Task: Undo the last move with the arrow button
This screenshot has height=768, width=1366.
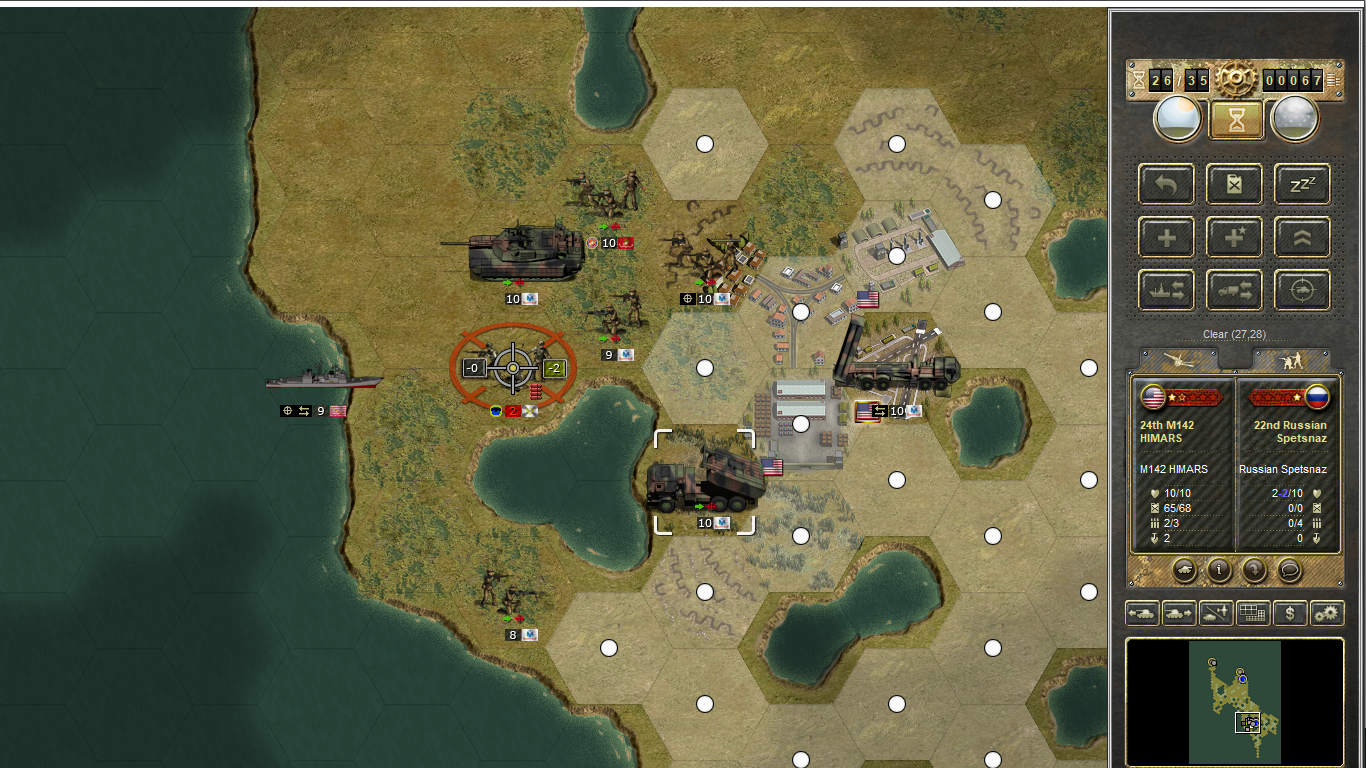Action: point(1166,184)
